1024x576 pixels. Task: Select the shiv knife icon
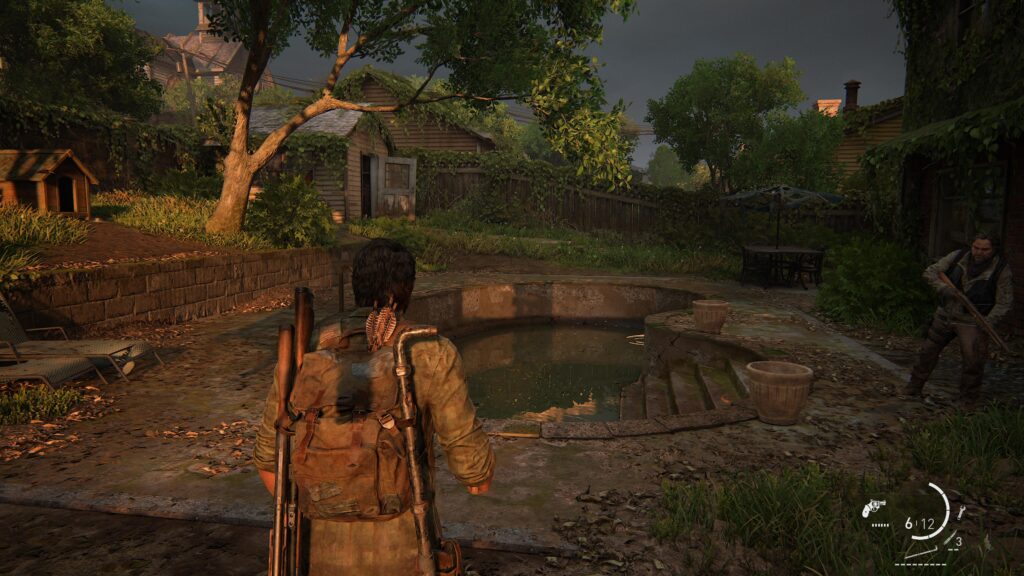[x=950, y=540]
